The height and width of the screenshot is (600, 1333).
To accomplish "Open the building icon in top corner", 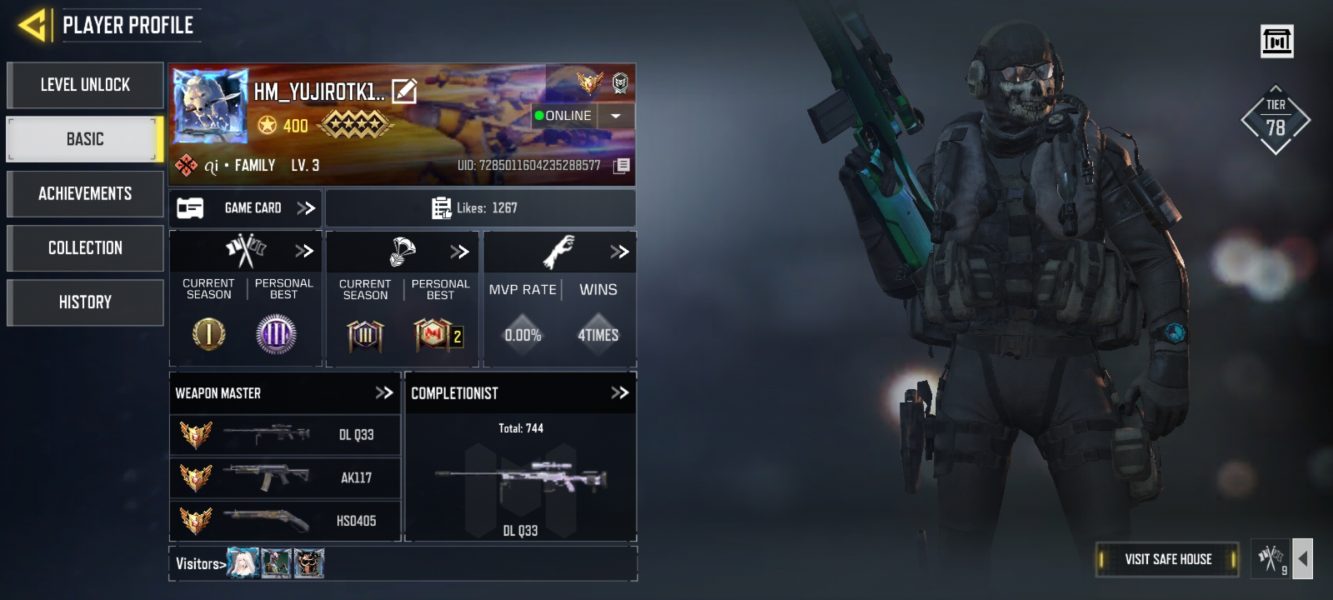I will pyautogui.click(x=1277, y=41).
